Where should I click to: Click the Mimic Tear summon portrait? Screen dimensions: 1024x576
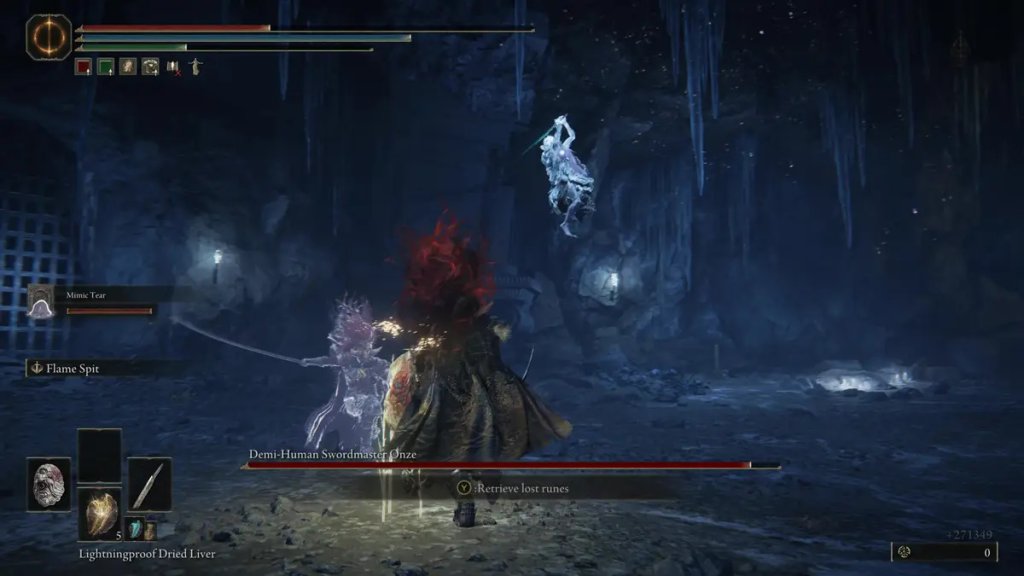click(42, 301)
